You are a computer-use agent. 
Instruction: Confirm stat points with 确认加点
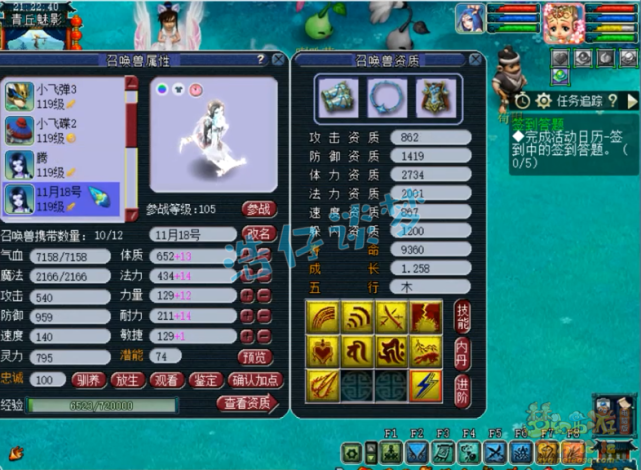click(x=254, y=380)
